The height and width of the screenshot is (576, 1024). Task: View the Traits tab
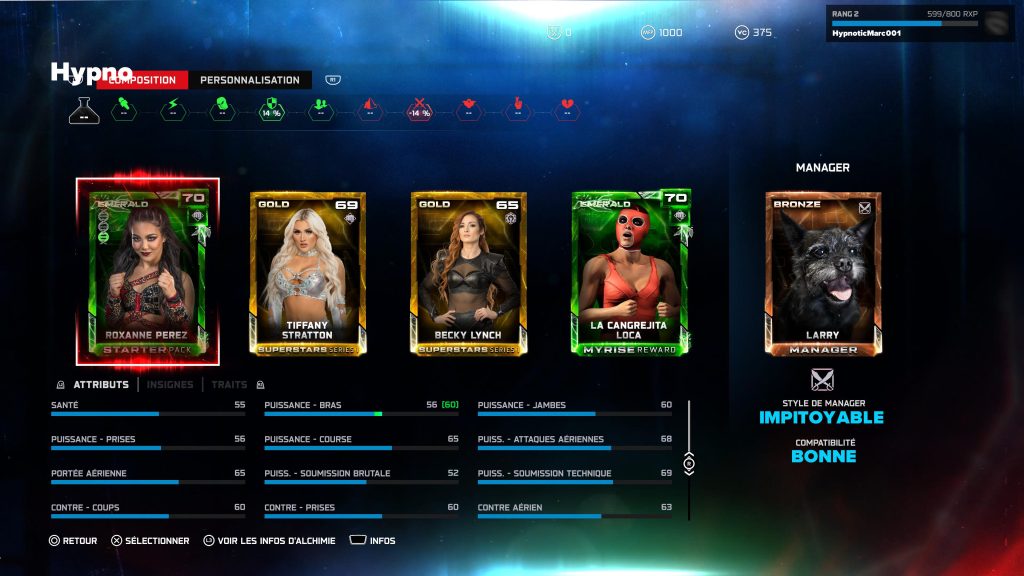(230, 384)
